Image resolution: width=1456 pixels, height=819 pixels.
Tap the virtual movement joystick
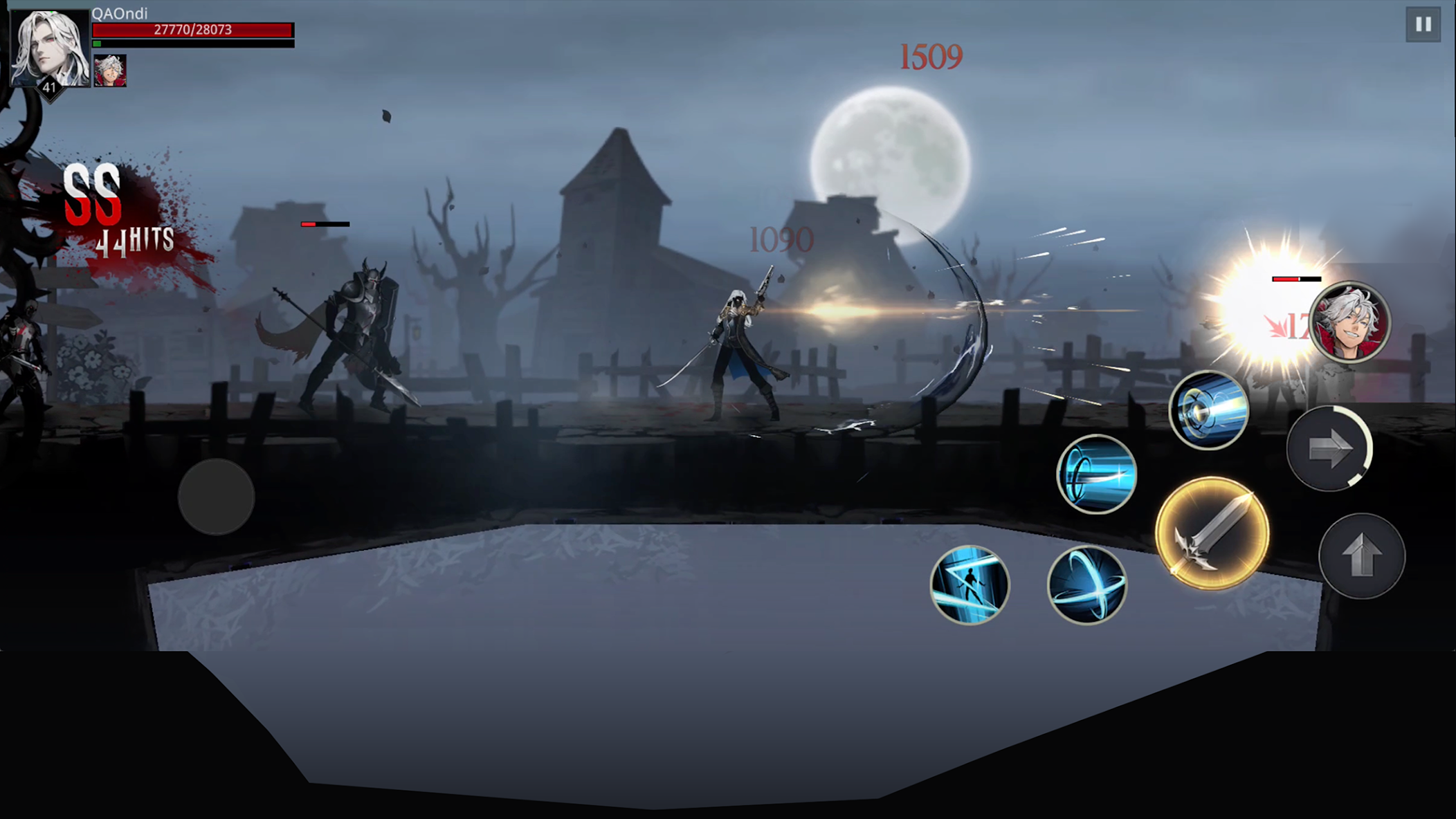click(x=216, y=497)
